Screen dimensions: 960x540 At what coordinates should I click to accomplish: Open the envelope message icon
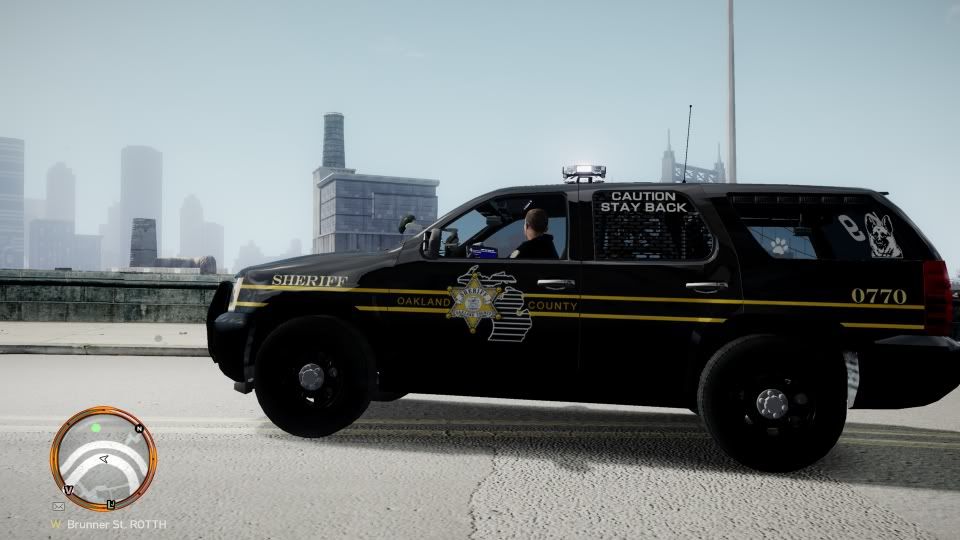point(58,506)
